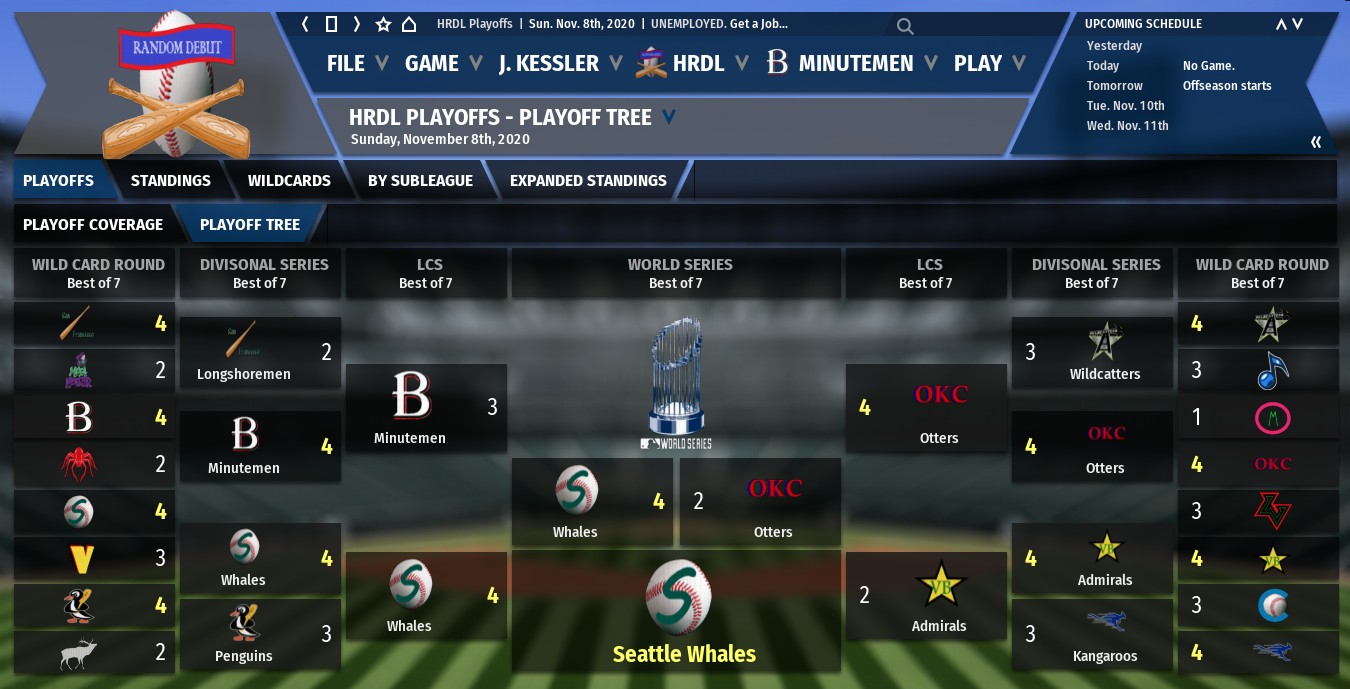Click the search magnifier icon

point(904,26)
